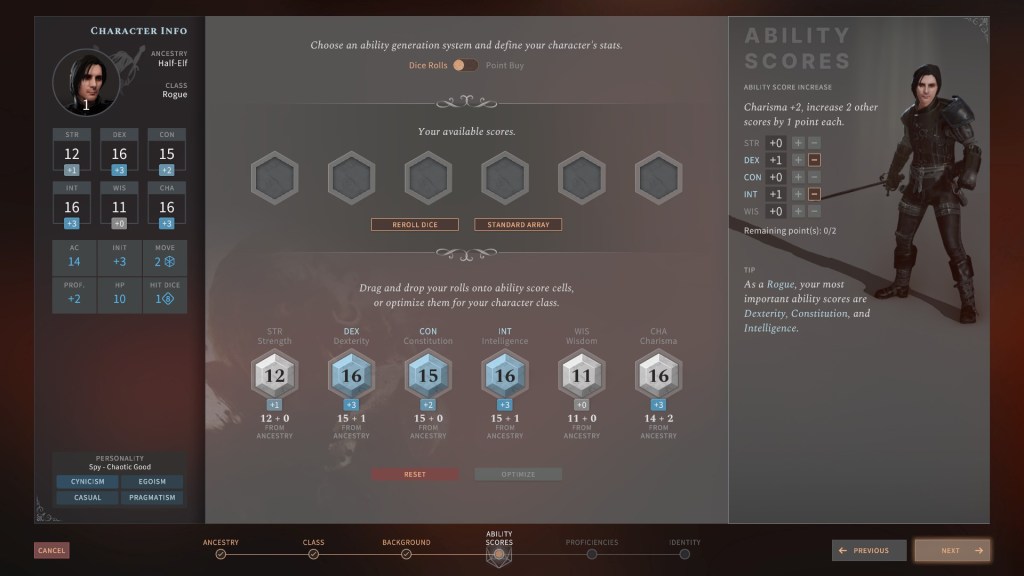Cancel character creation
This screenshot has width=1024, height=576.
51,550
